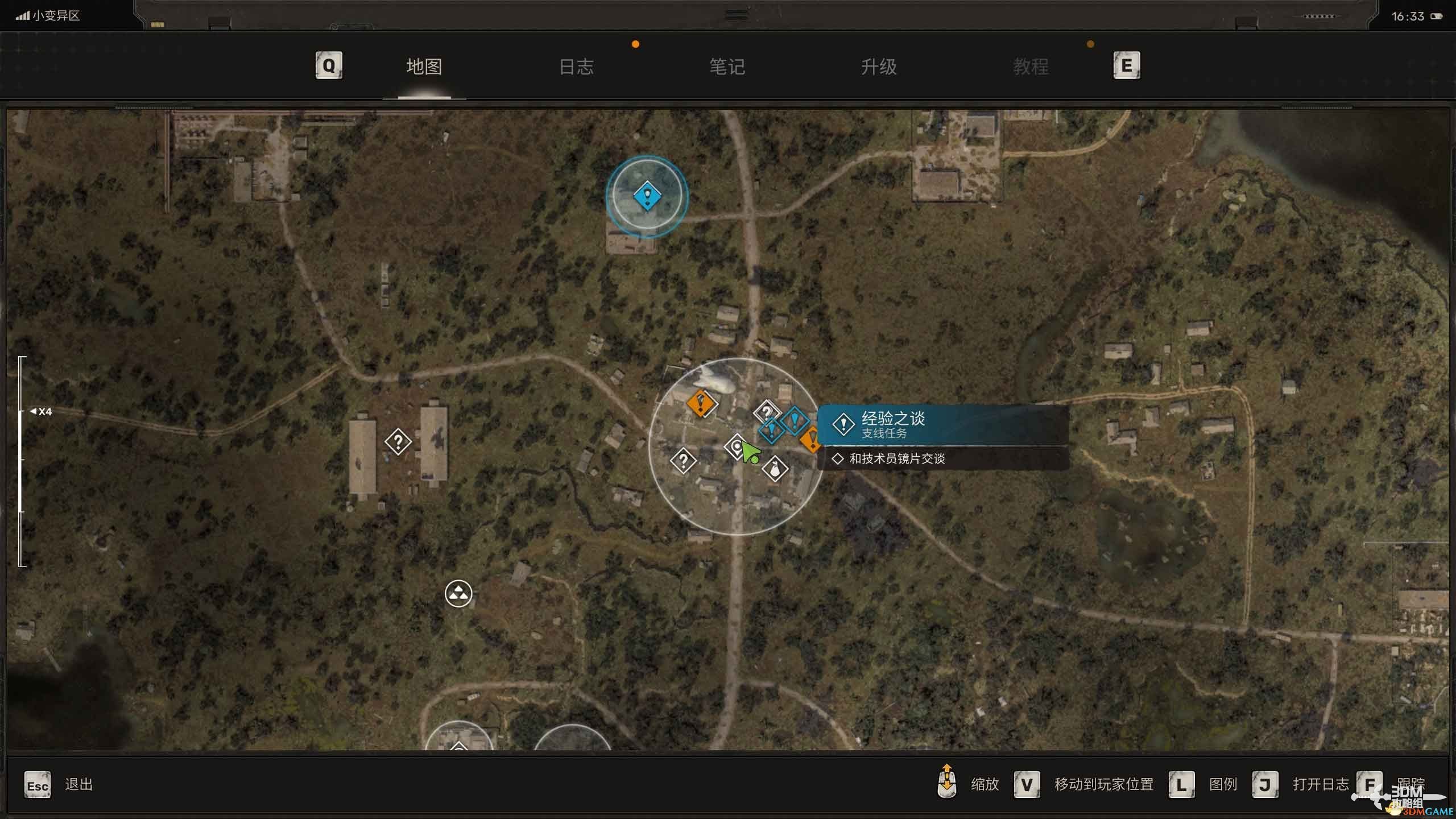
Task: Click the stash bag marker on the map
Action: pyautogui.click(x=775, y=469)
